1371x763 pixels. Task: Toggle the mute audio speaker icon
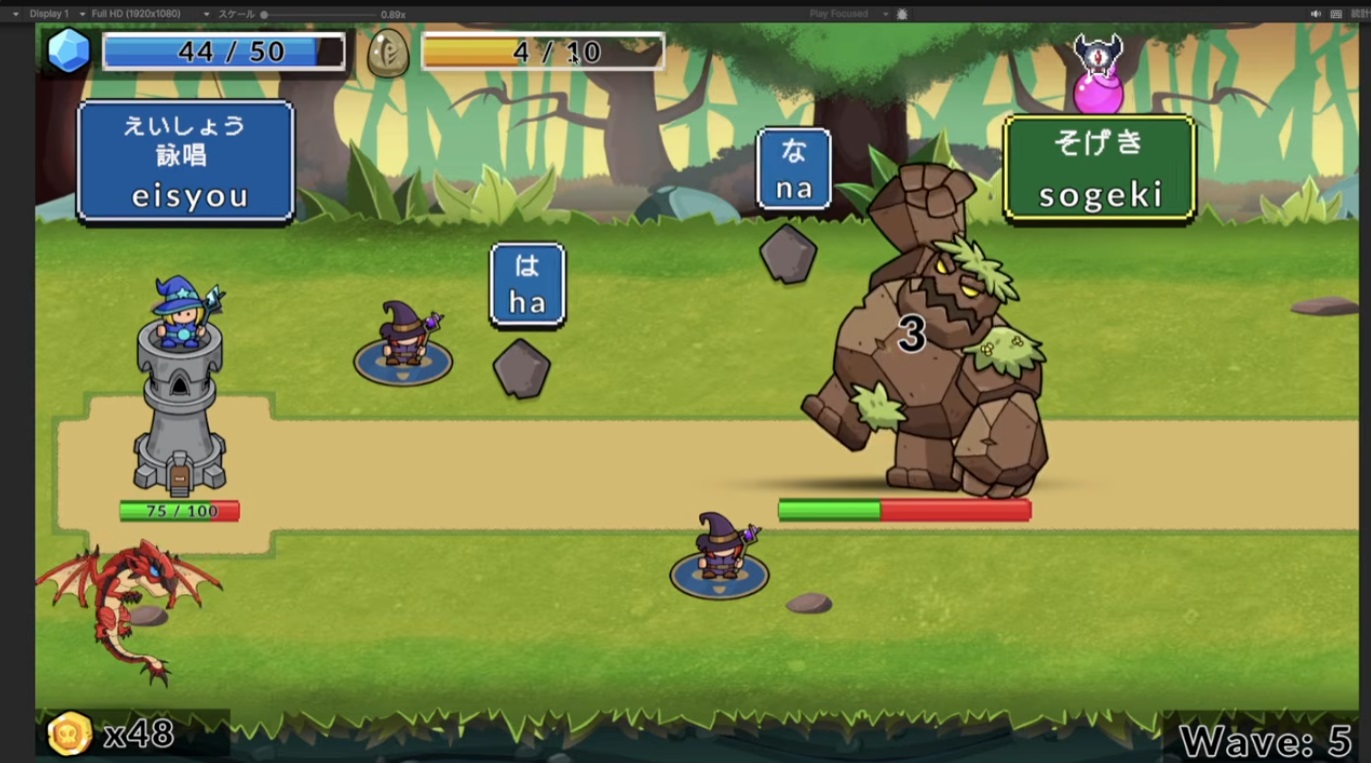click(x=1316, y=14)
